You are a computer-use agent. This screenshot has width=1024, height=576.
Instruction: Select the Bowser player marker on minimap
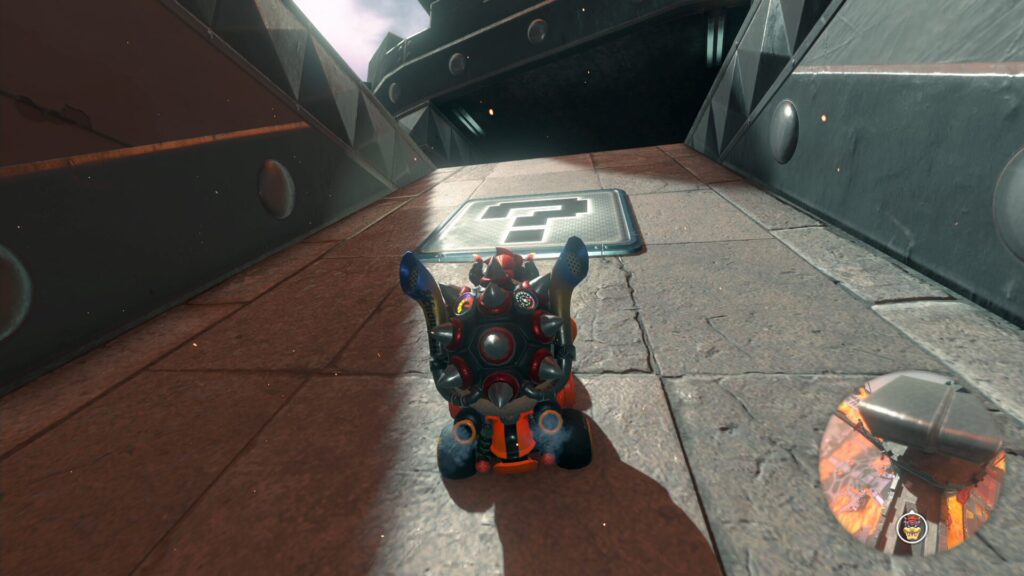pyautogui.click(x=911, y=526)
